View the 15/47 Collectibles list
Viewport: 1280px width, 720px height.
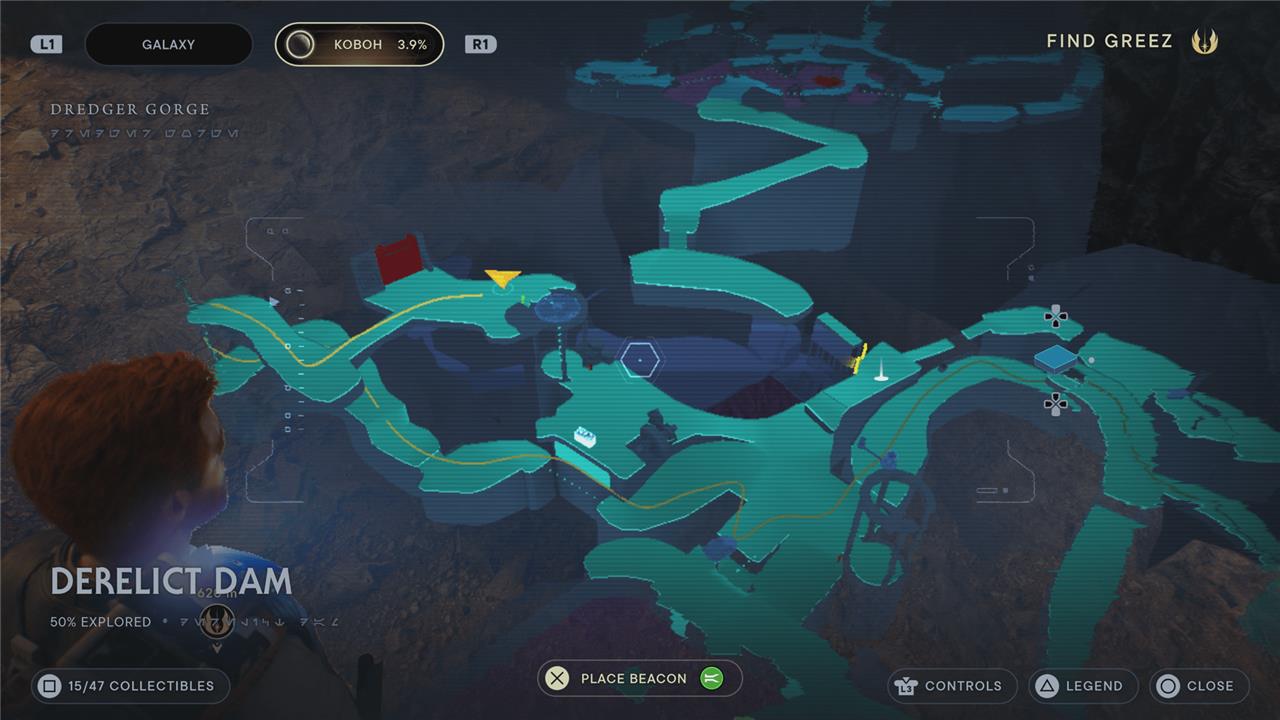pyautogui.click(x=131, y=686)
